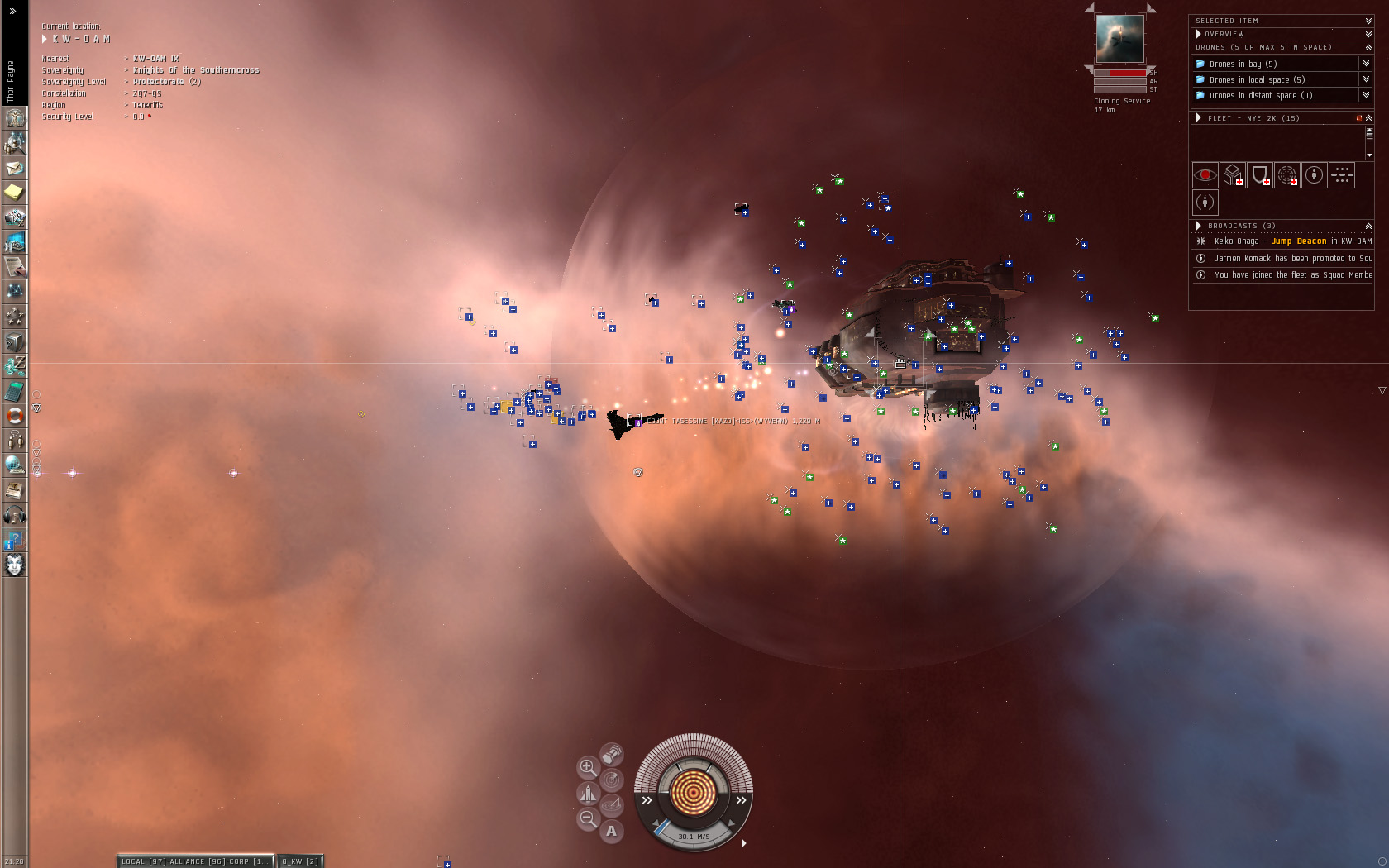The width and height of the screenshot is (1389, 868).
Task: Click the zoom-in magnifier button
Action: tap(587, 767)
